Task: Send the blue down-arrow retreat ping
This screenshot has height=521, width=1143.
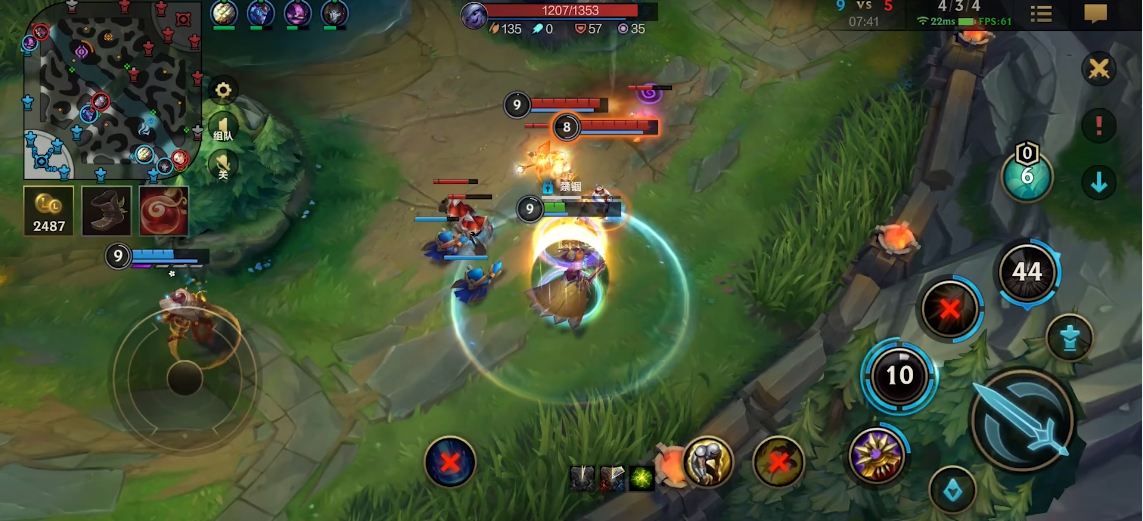Action: (1099, 182)
